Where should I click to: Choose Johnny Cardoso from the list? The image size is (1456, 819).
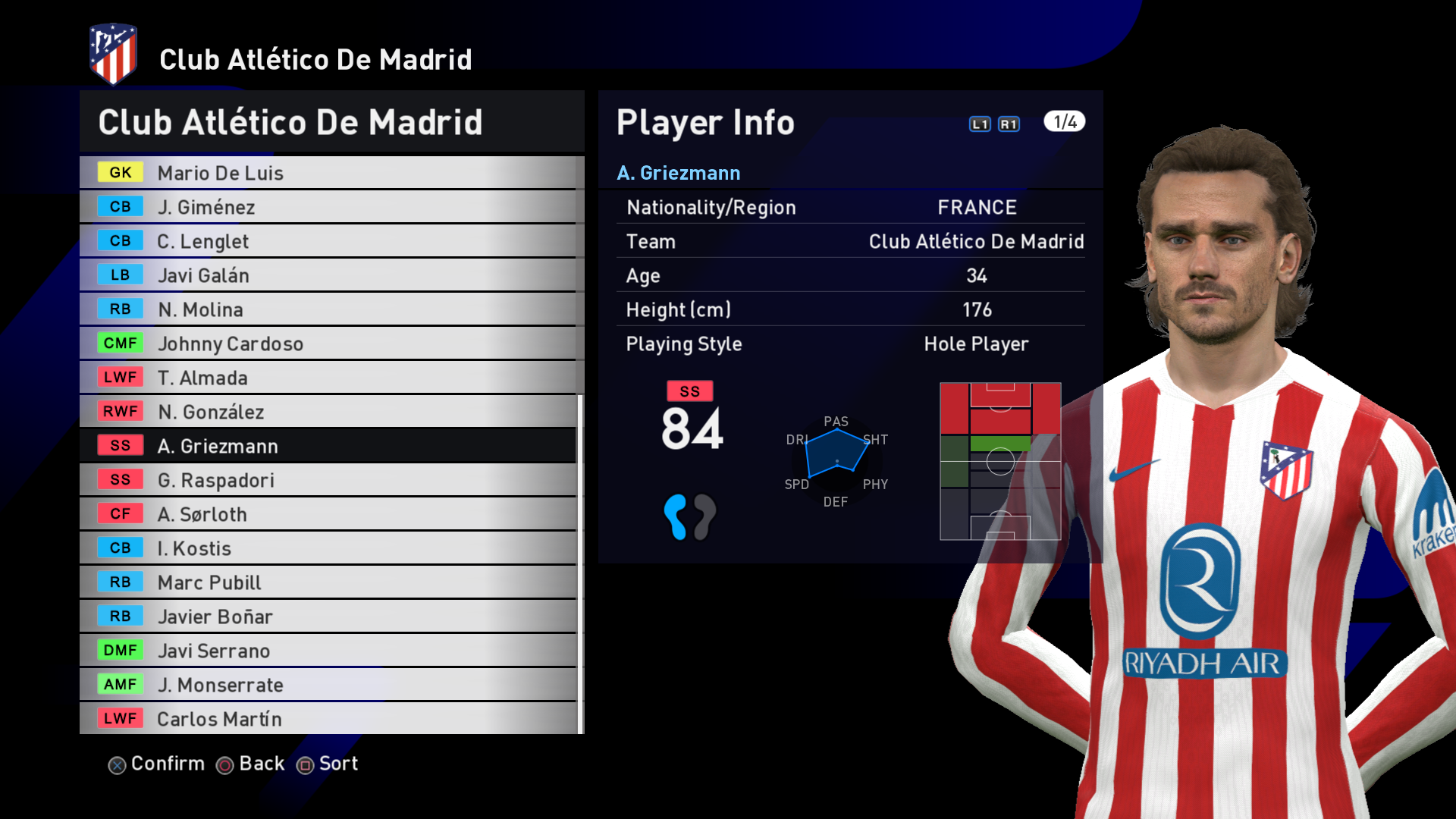coord(328,344)
